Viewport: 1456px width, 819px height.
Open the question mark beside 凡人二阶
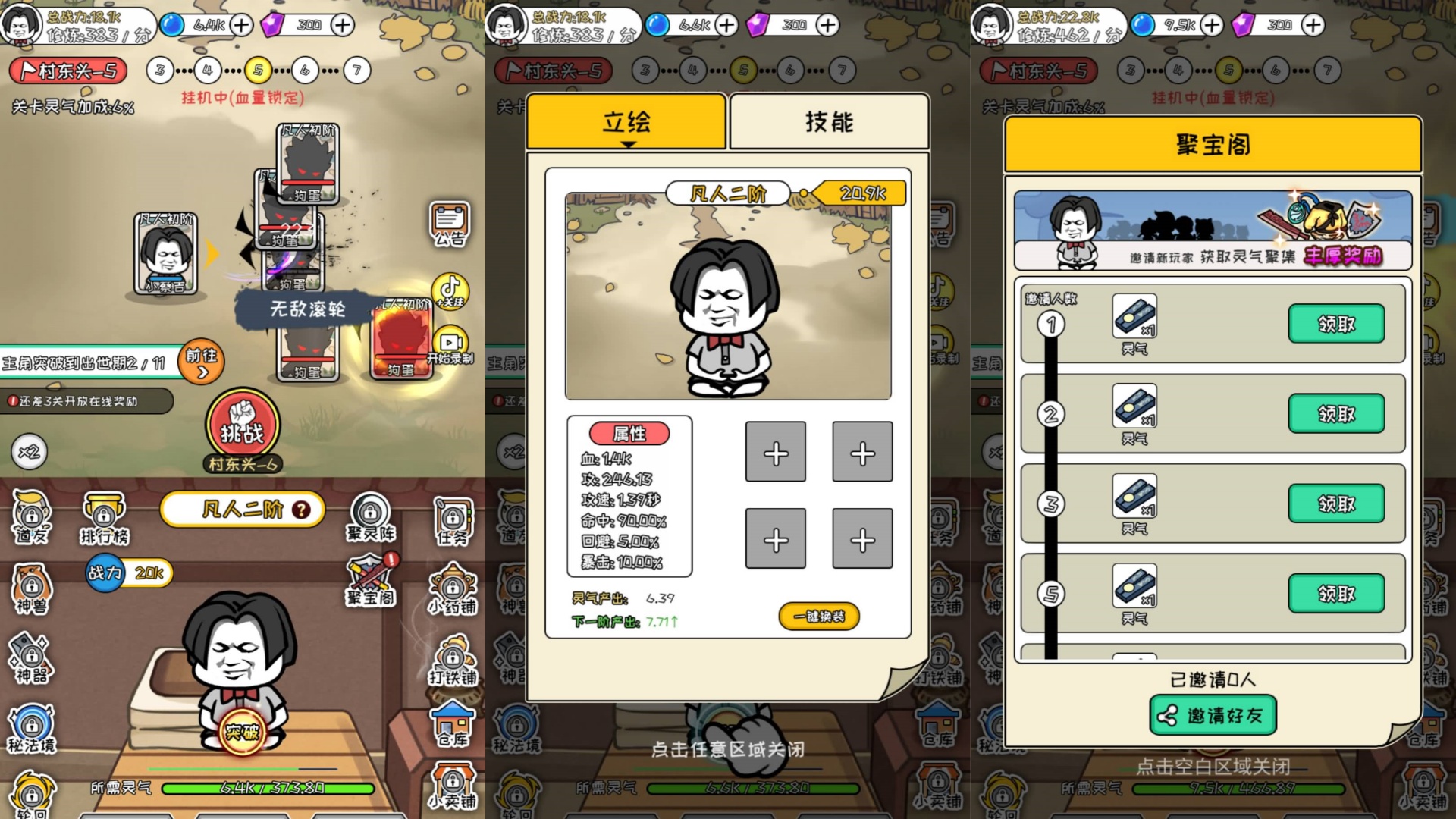pyautogui.click(x=300, y=510)
